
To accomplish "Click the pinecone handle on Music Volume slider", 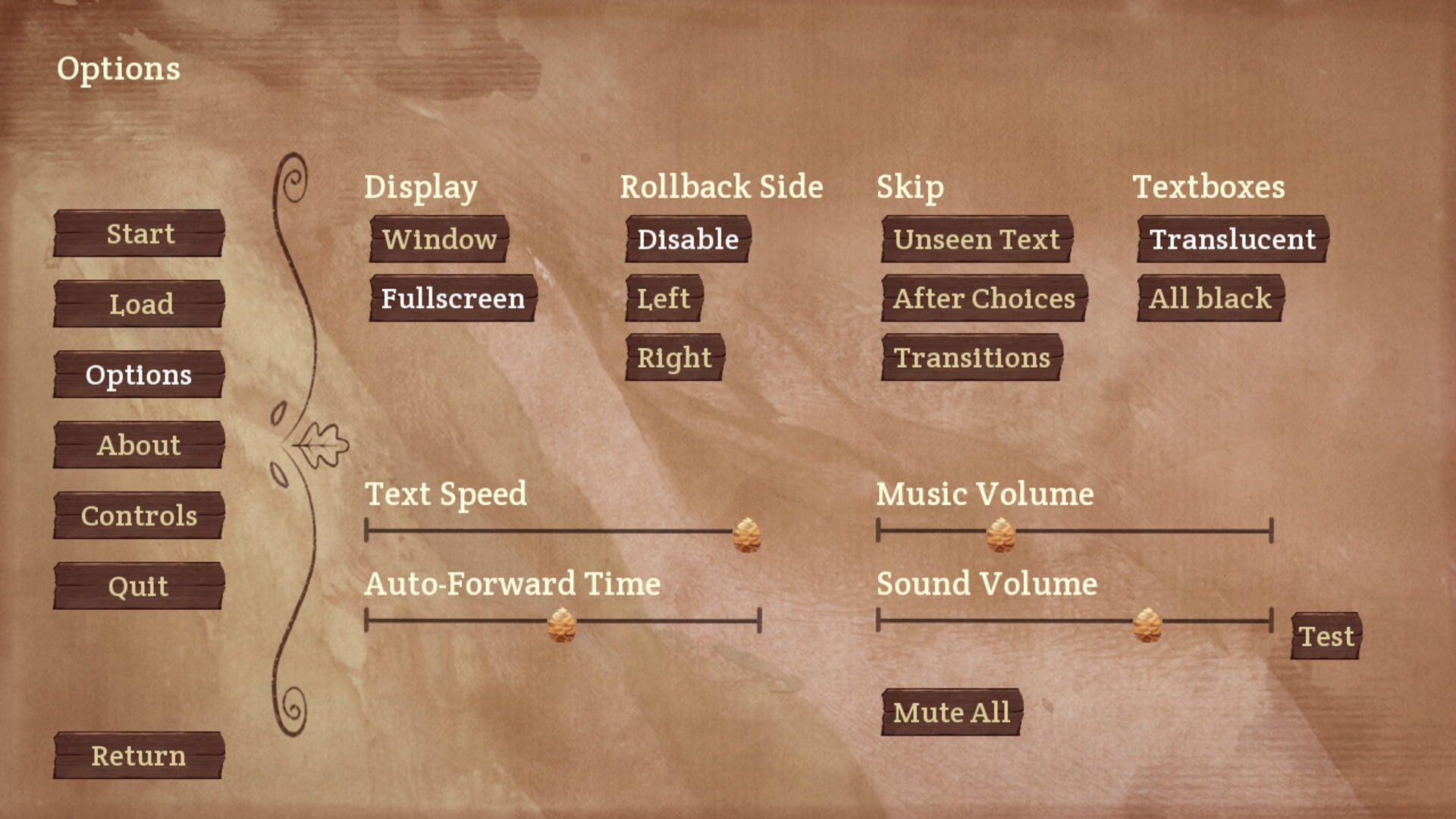I will (1000, 534).
